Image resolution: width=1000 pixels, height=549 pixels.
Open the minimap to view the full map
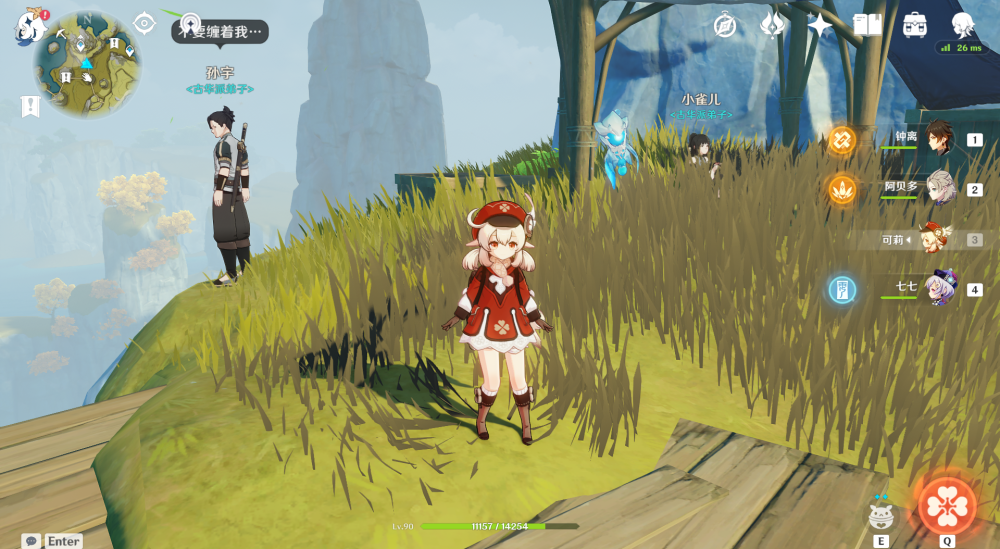point(87,64)
